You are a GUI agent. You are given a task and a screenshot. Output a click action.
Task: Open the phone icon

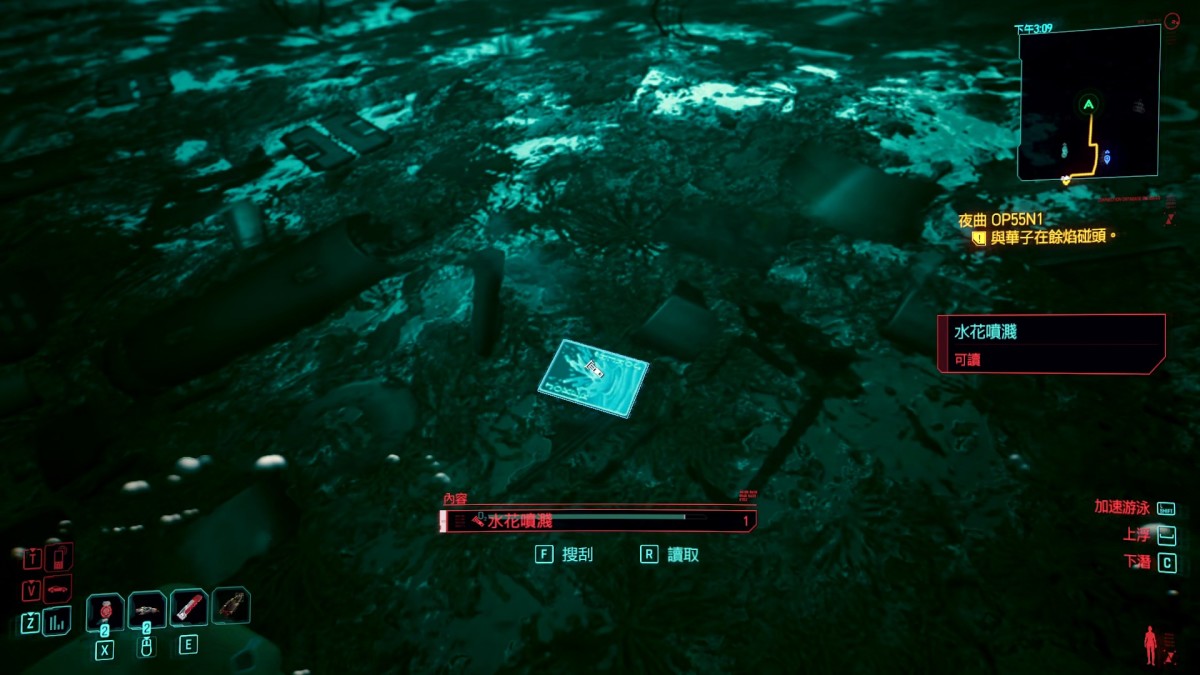coord(59,556)
